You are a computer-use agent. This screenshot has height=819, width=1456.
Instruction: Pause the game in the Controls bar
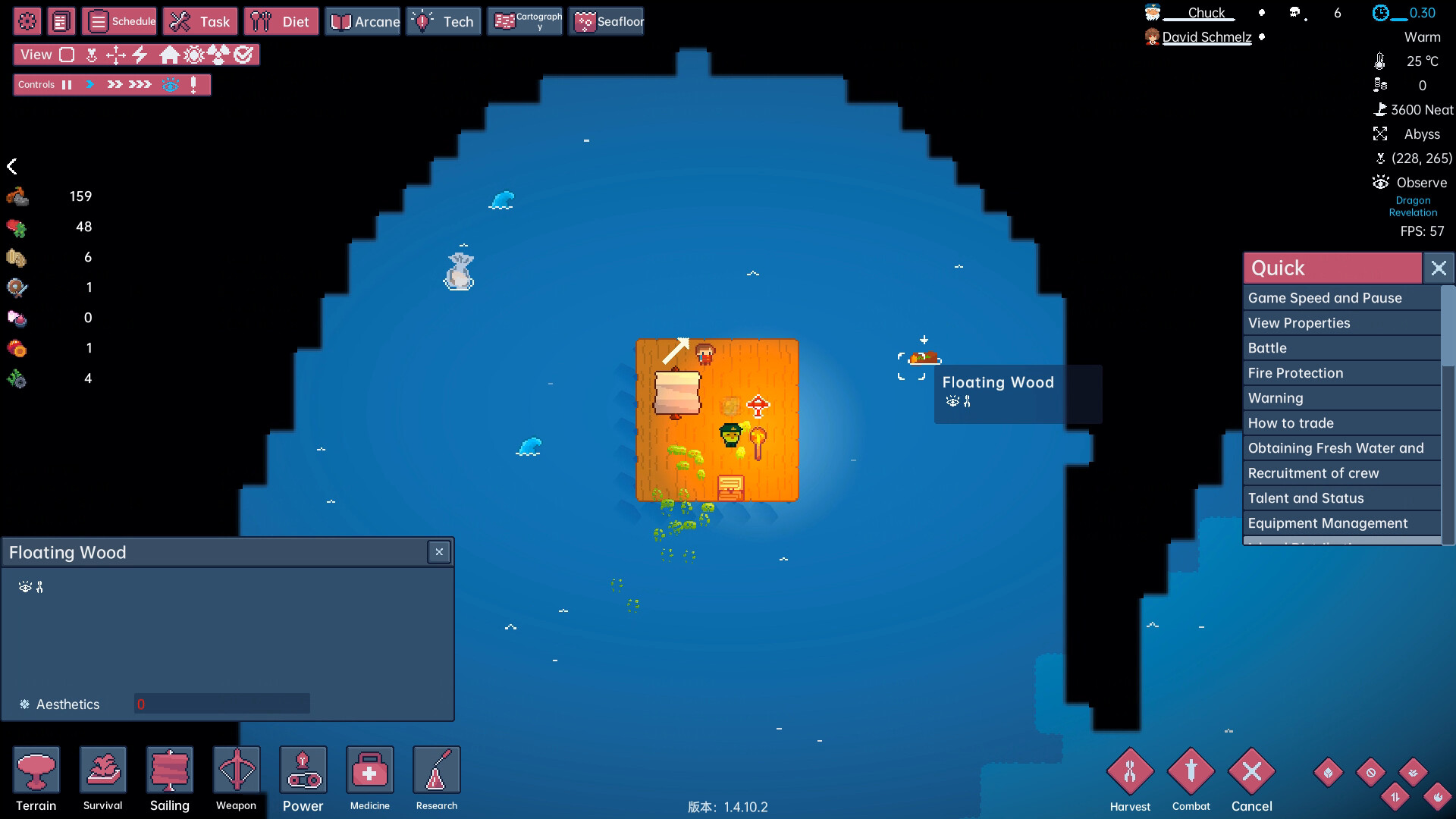point(67,84)
